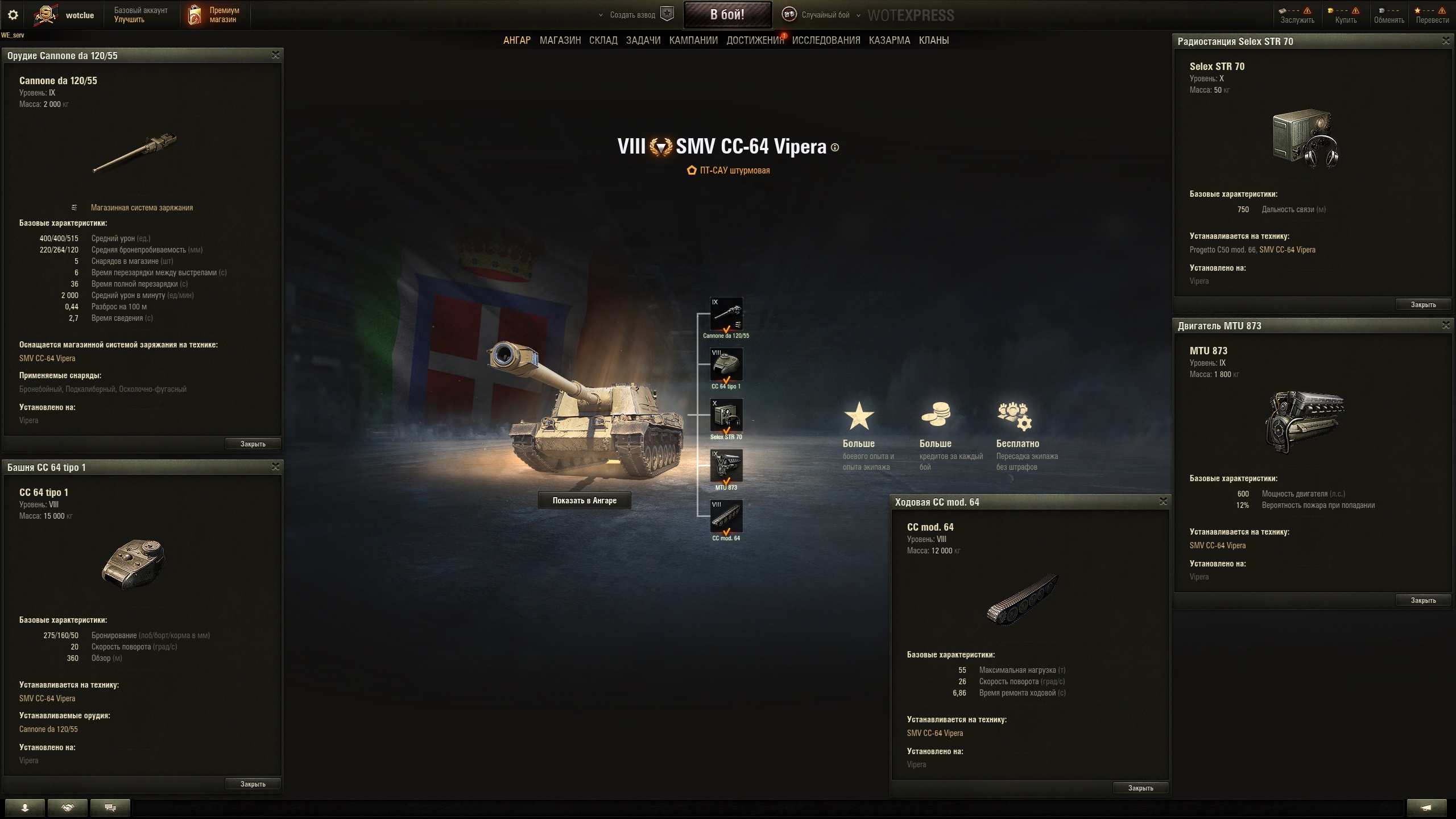Open the КЛАНЫ tab
Screen dimensions: 1456x819
934,40
